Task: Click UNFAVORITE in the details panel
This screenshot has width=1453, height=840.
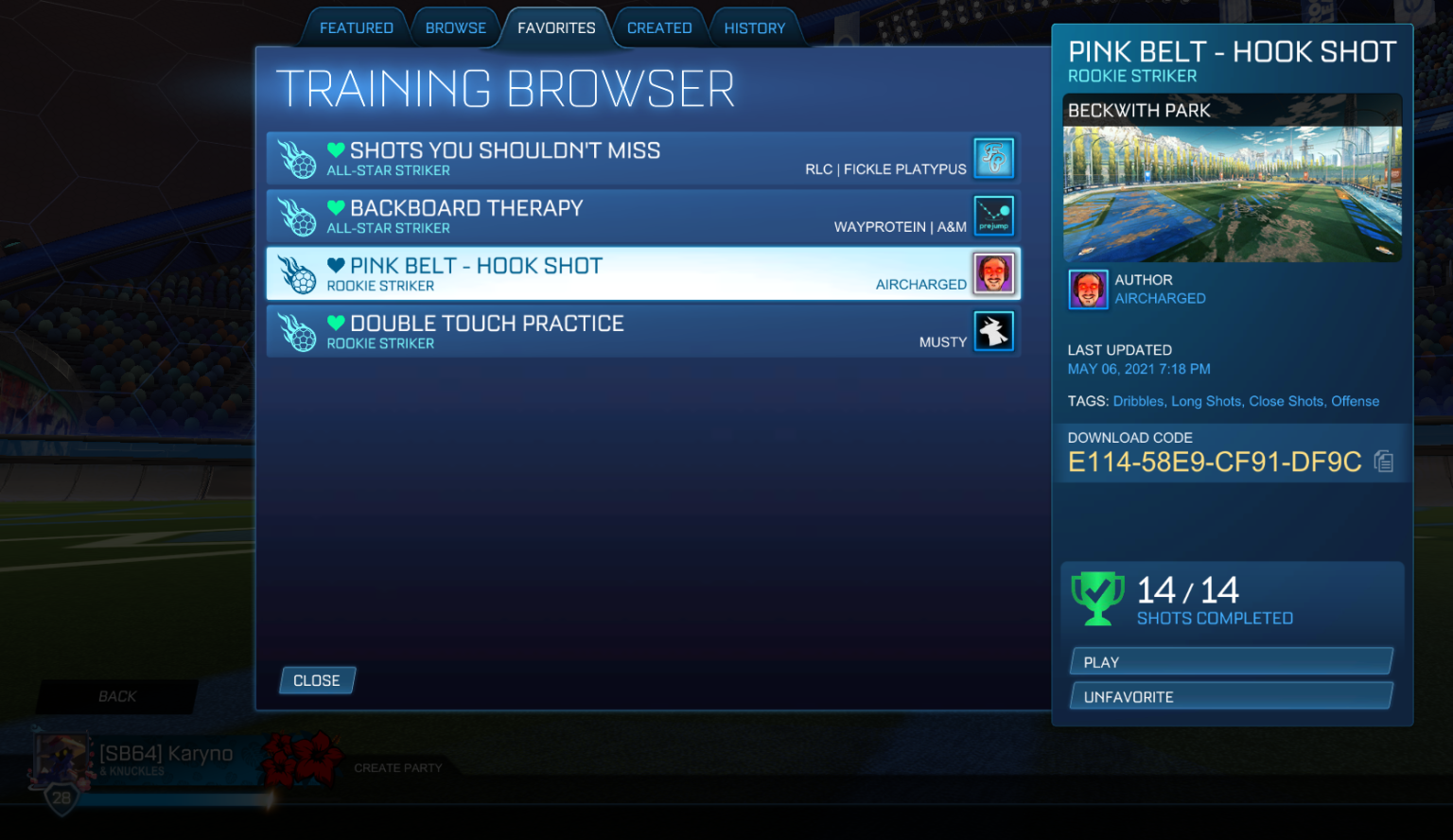Action: point(1231,695)
